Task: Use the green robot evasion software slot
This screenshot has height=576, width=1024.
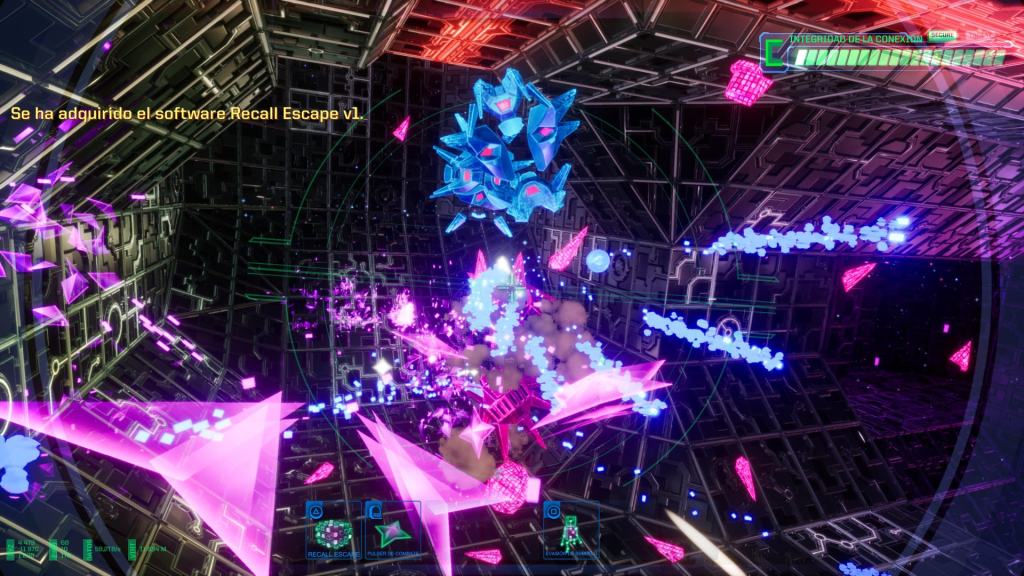Action: click(572, 531)
